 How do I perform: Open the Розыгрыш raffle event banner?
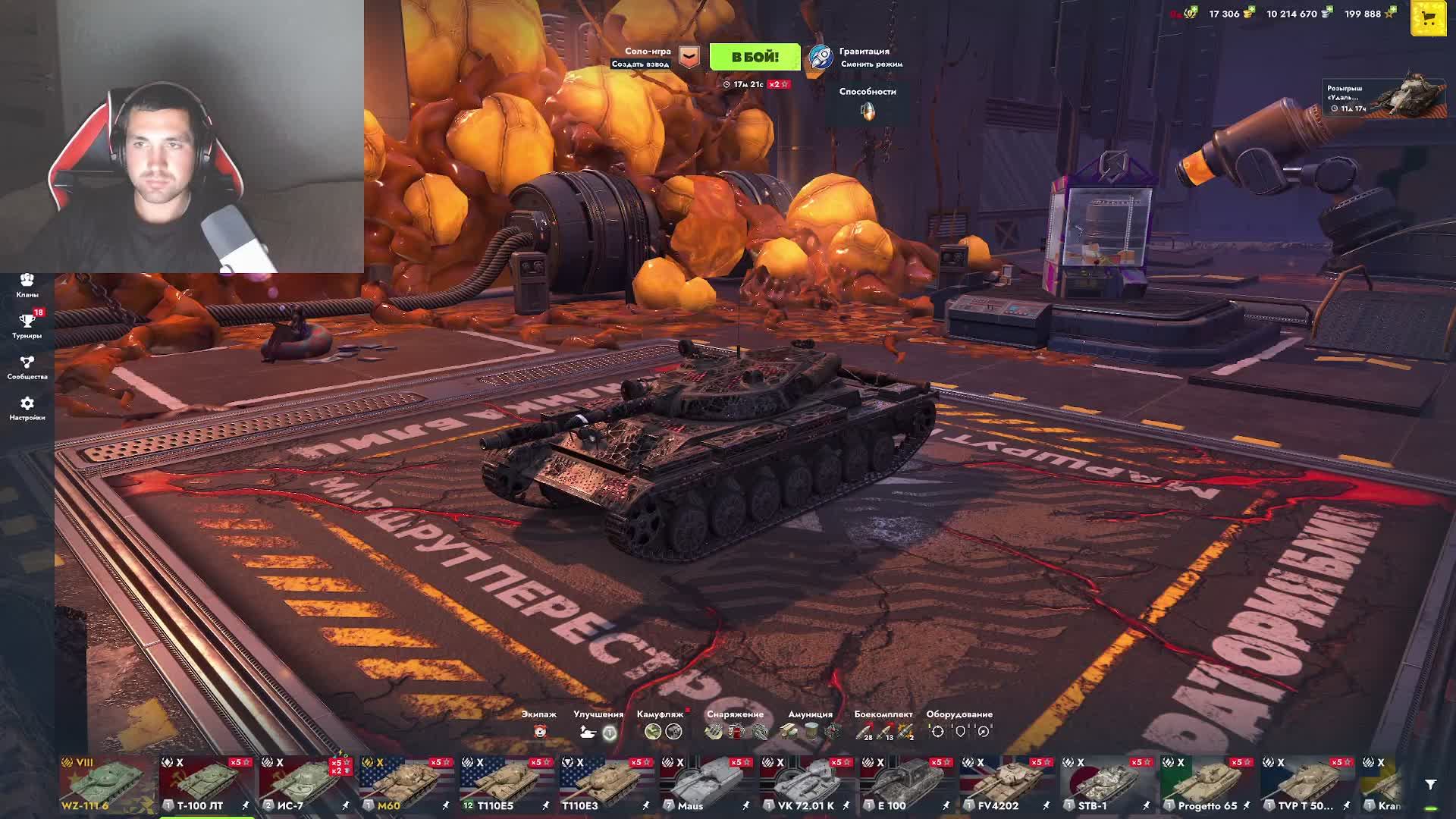[1384, 99]
